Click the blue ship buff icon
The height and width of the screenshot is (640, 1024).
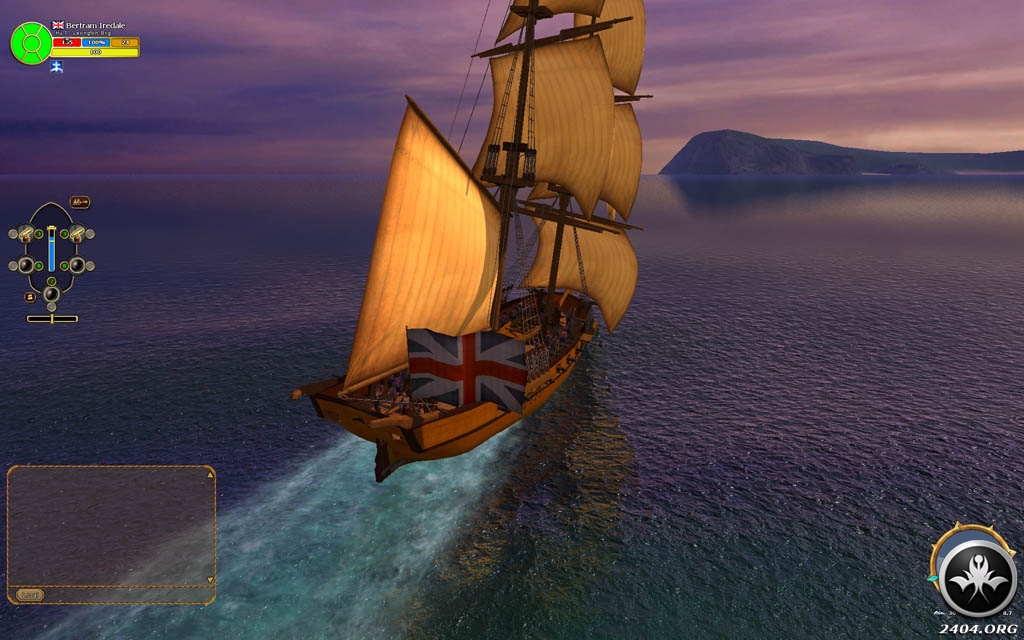pos(56,67)
